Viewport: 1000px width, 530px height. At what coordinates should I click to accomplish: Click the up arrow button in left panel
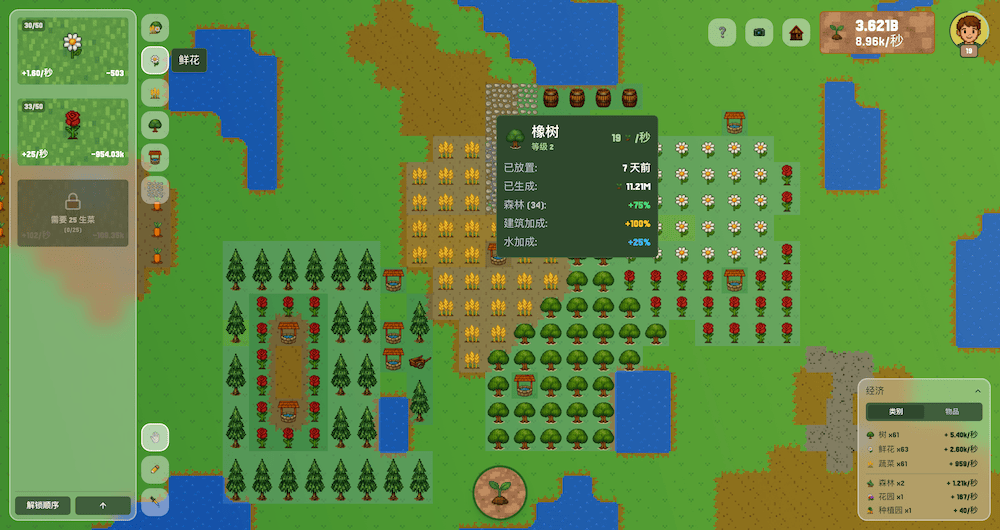click(103, 505)
